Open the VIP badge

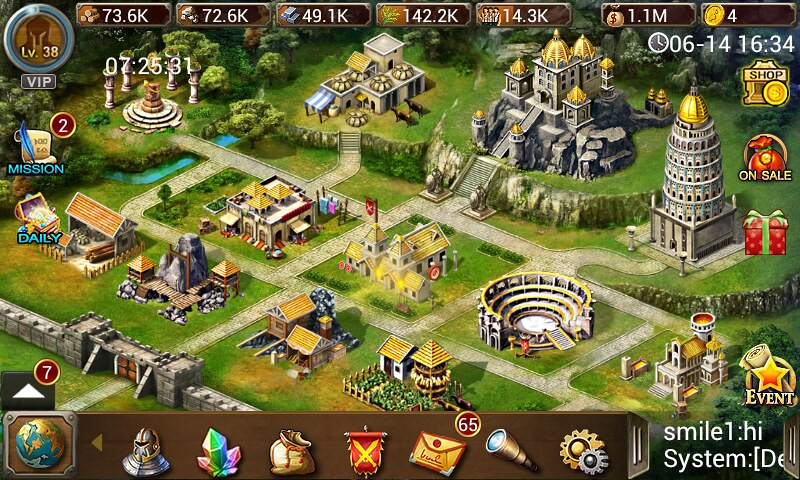pyautogui.click(x=39, y=81)
